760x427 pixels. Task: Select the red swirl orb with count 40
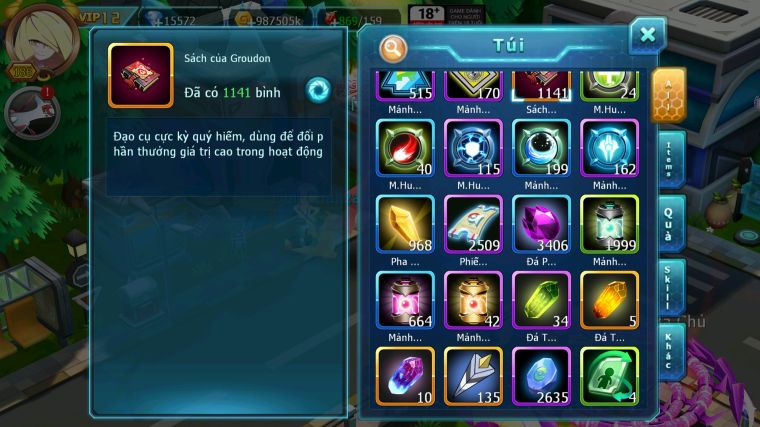(x=405, y=148)
